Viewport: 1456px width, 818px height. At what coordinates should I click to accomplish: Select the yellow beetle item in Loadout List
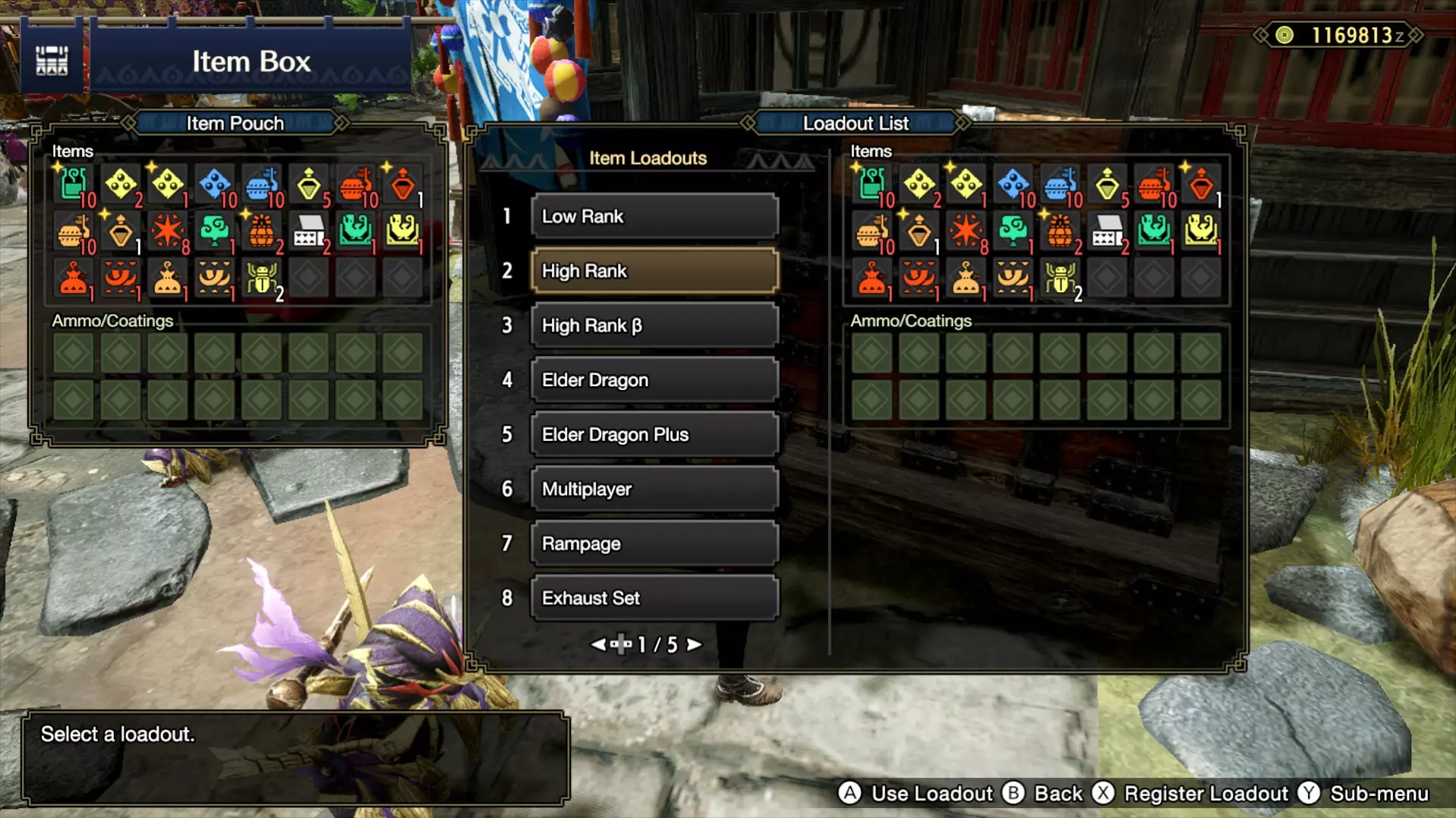click(1060, 278)
